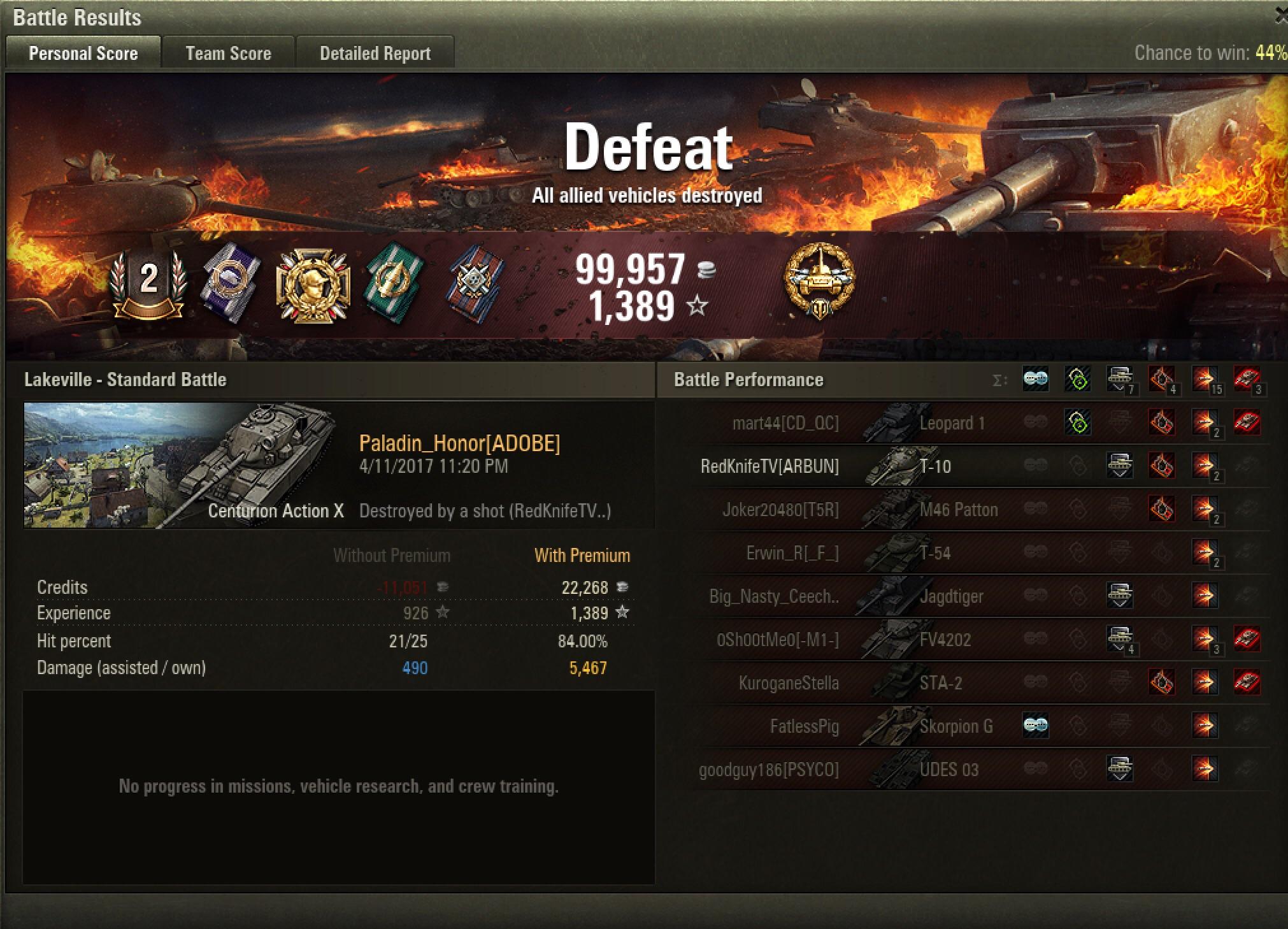Click the purple ribbon medal

click(231, 283)
